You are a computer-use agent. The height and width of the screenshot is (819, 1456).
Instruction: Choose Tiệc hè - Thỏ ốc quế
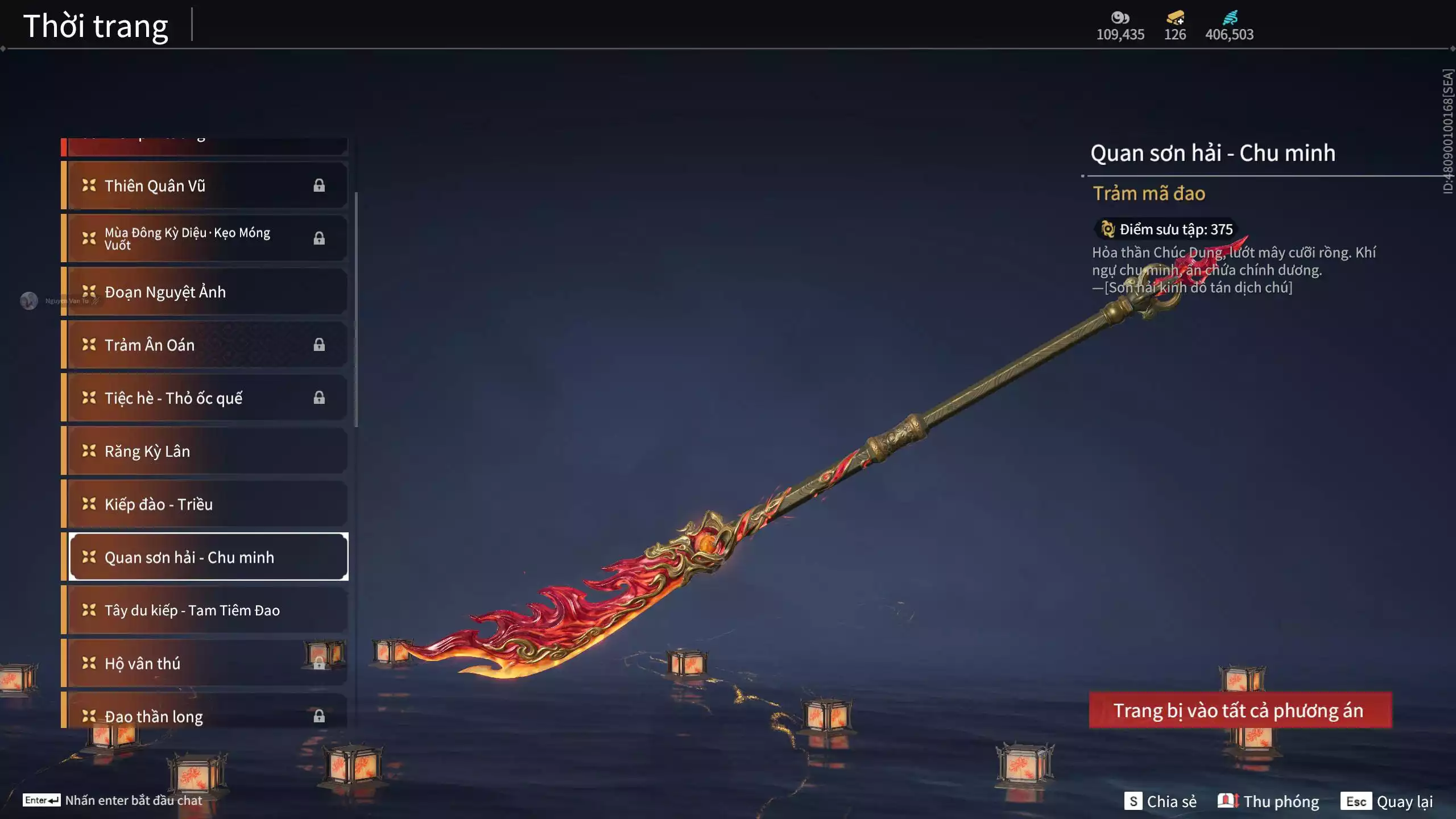click(x=205, y=398)
